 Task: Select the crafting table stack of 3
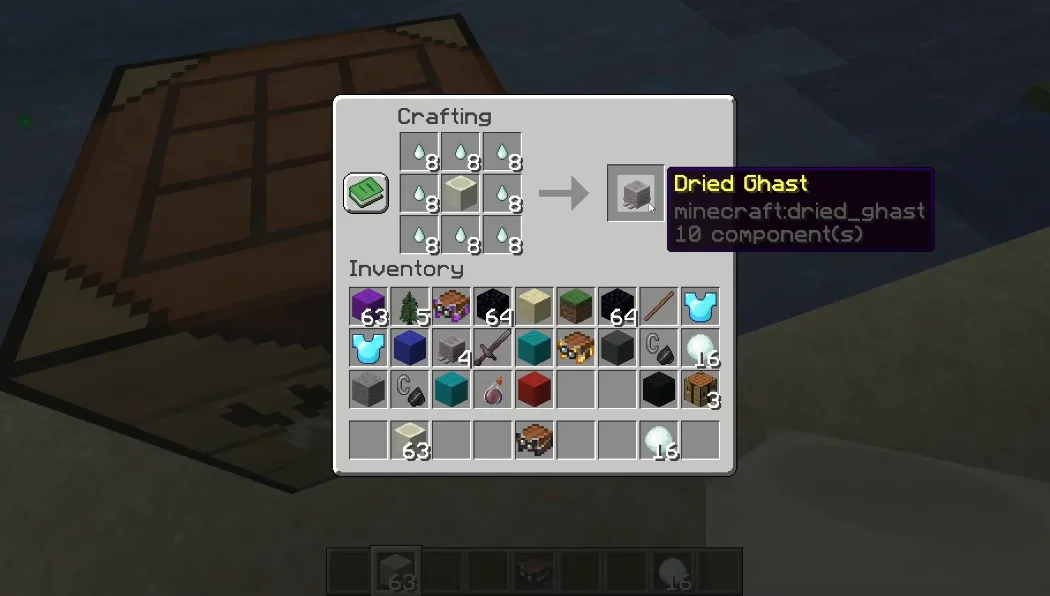click(699, 389)
